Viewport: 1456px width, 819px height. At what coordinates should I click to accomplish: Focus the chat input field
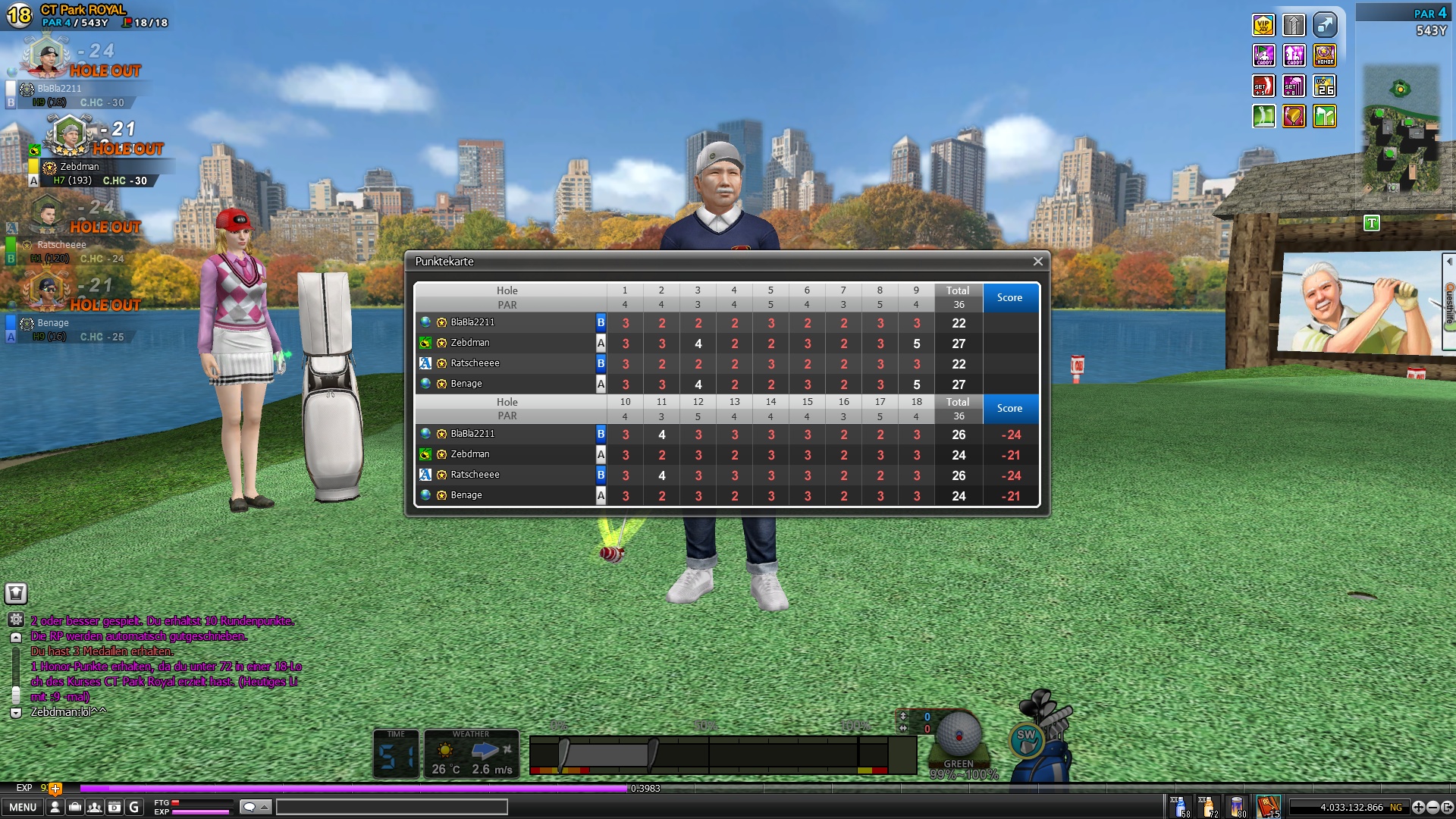coord(391,807)
